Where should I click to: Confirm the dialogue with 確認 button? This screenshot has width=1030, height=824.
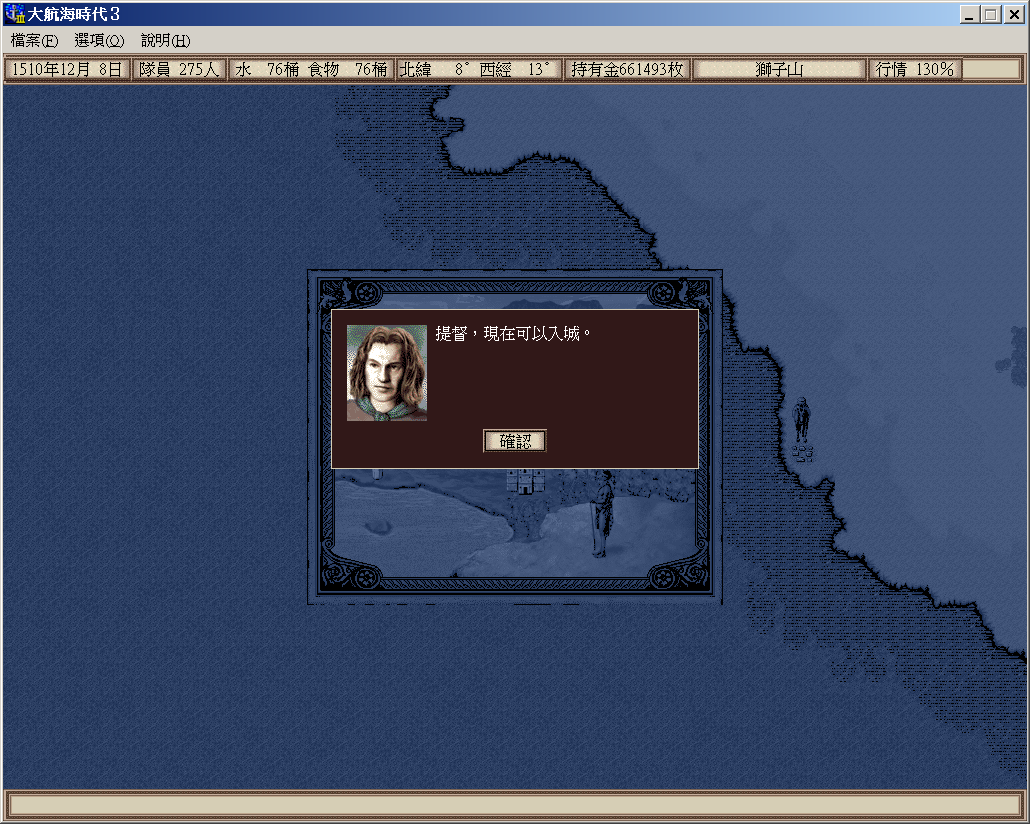click(515, 441)
